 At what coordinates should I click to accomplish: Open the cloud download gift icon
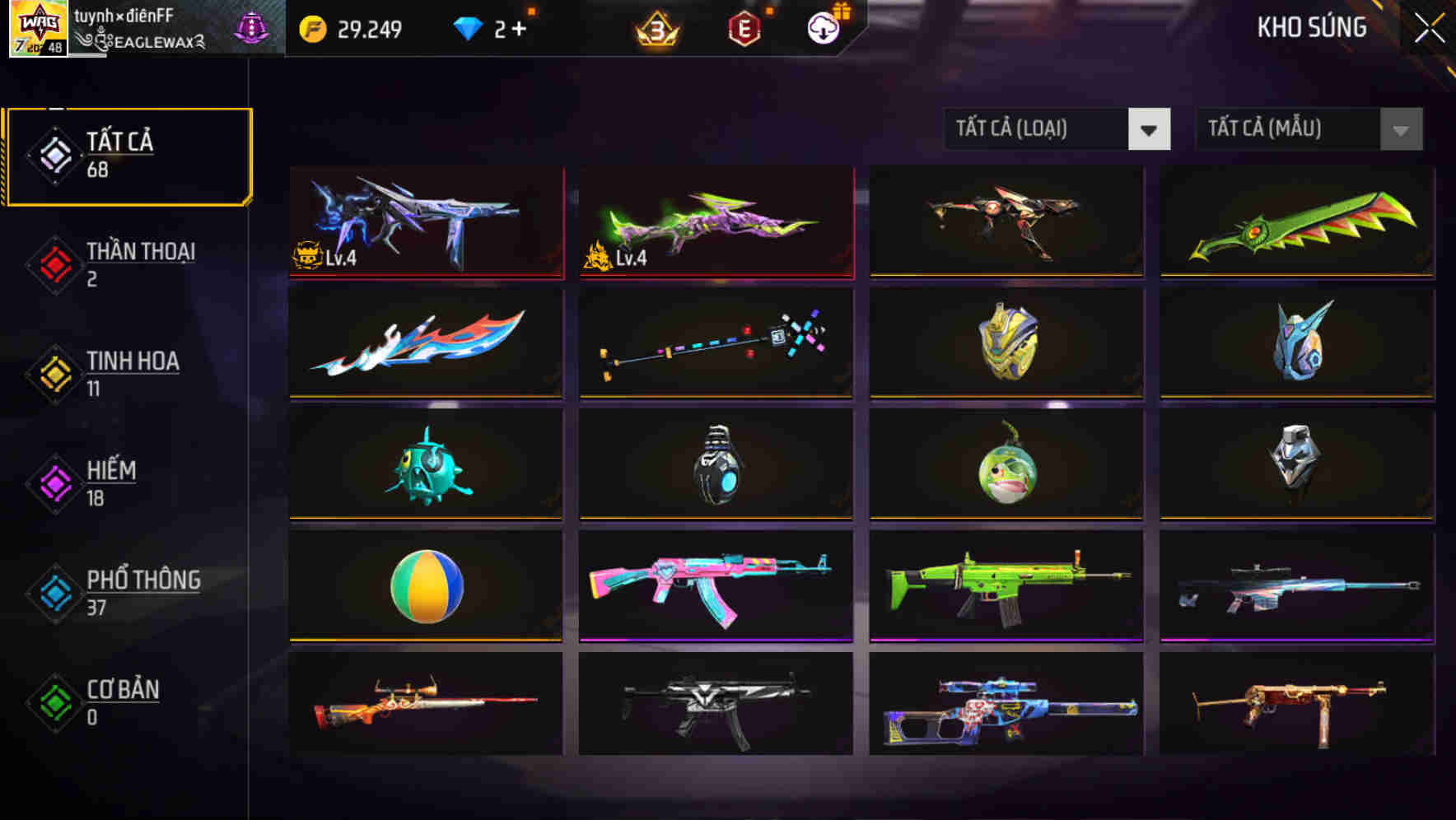822,27
